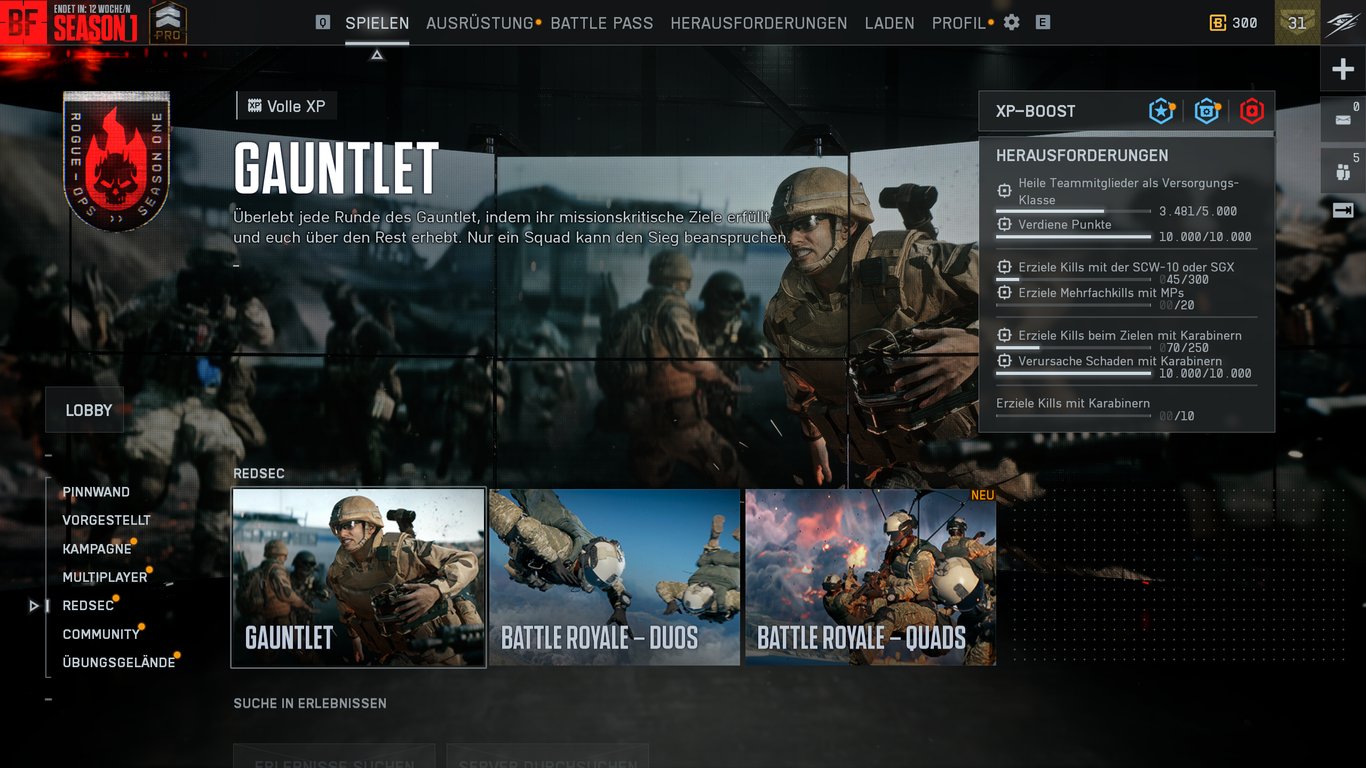
Task: Select the Battle Royale – Quads mode card
Action: pos(871,578)
